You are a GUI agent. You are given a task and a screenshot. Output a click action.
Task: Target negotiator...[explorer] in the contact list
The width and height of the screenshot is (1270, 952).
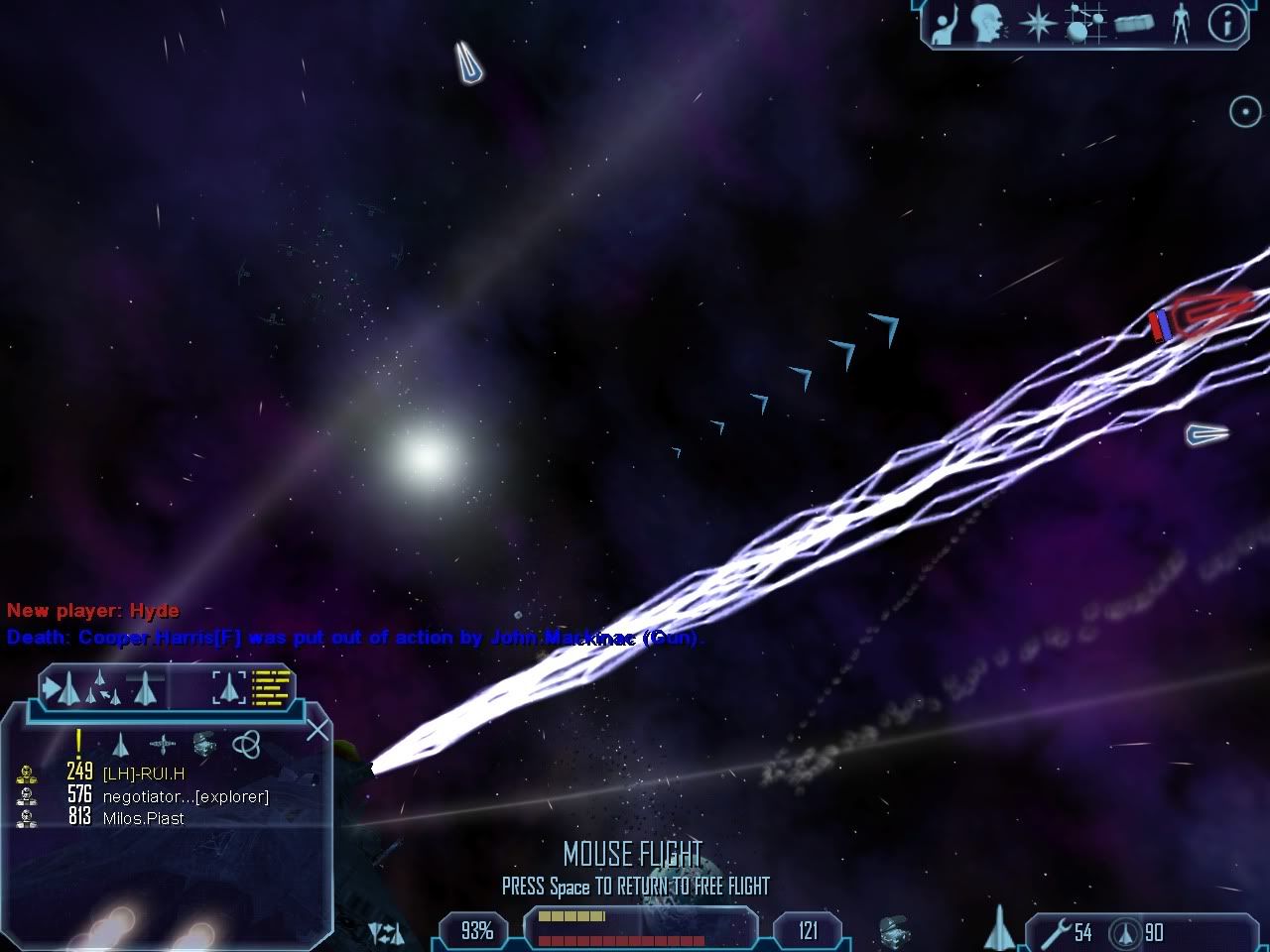(x=185, y=796)
